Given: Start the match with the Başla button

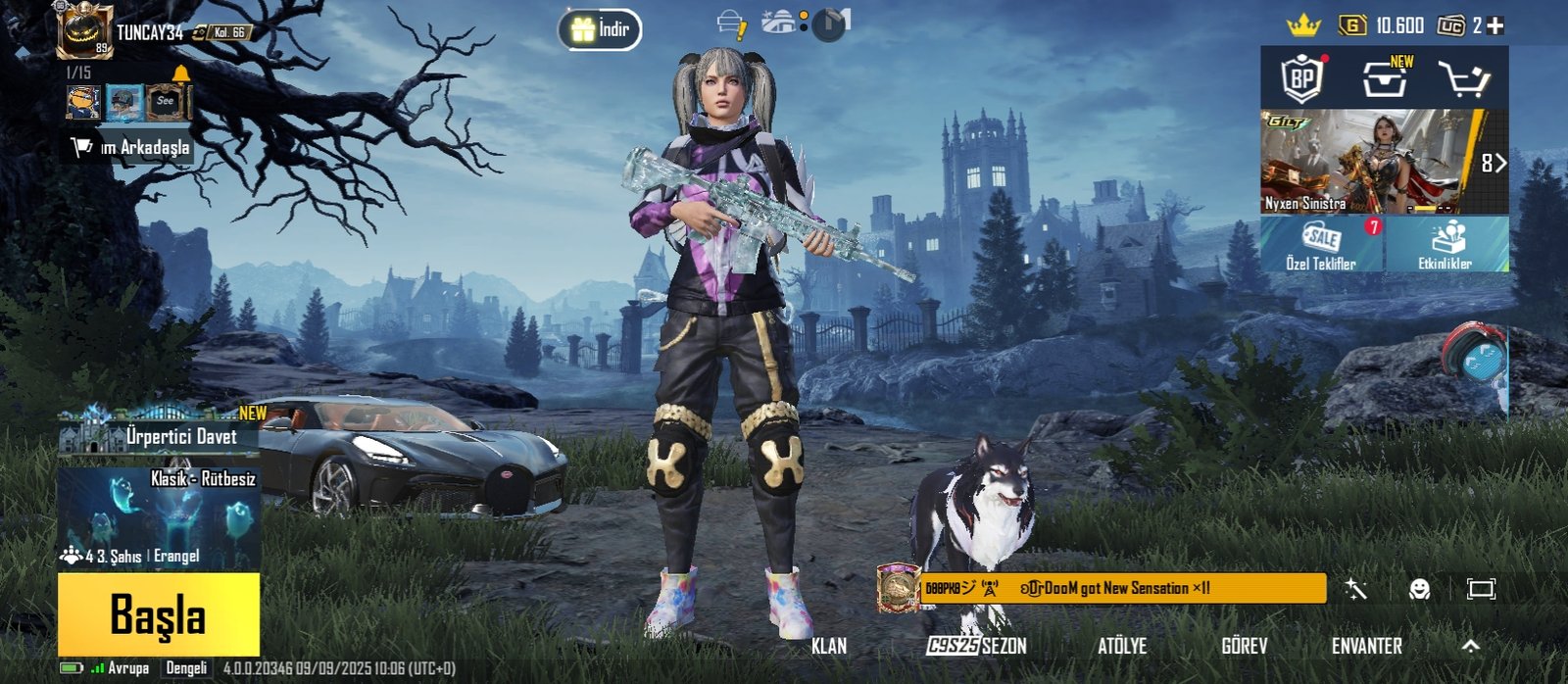Looking at the screenshot, I should 158,614.
